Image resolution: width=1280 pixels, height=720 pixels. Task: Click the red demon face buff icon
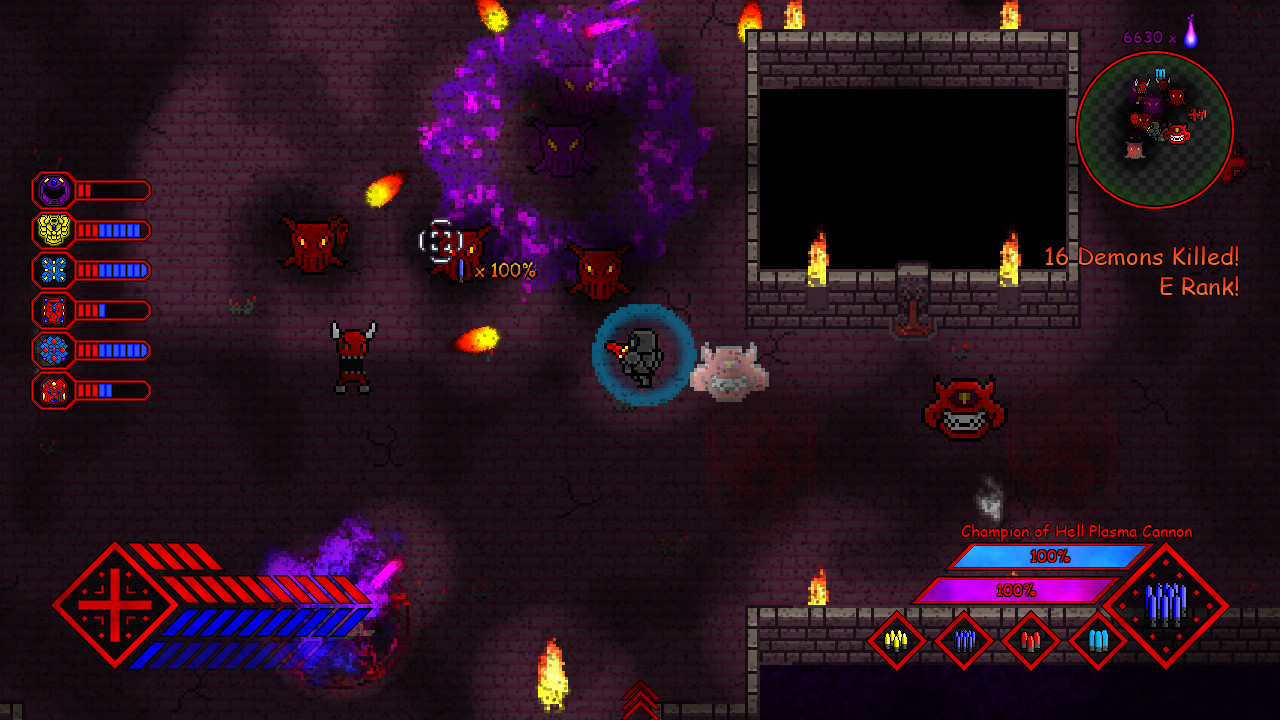point(55,310)
